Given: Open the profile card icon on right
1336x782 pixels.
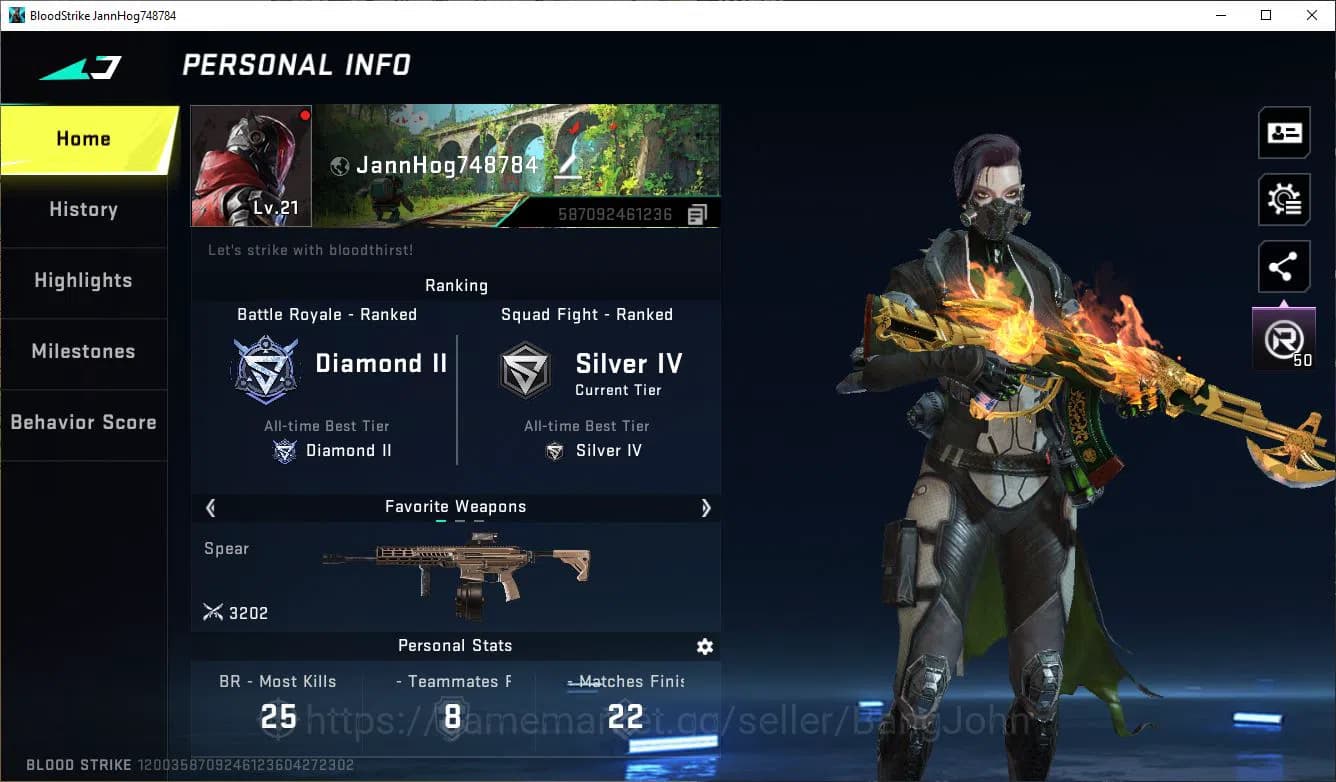Looking at the screenshot, I should (x=1284, y=132).
